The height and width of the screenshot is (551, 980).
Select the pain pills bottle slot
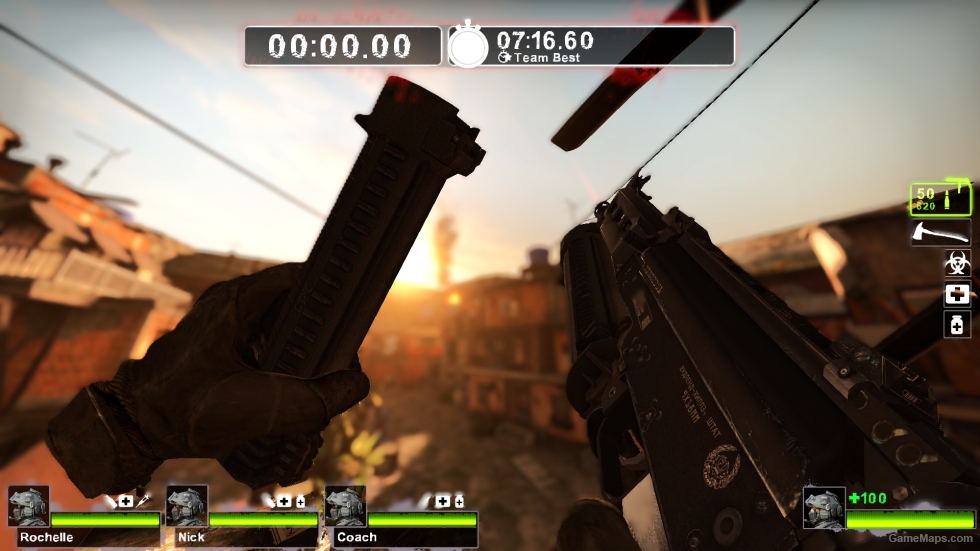[957, 324]
